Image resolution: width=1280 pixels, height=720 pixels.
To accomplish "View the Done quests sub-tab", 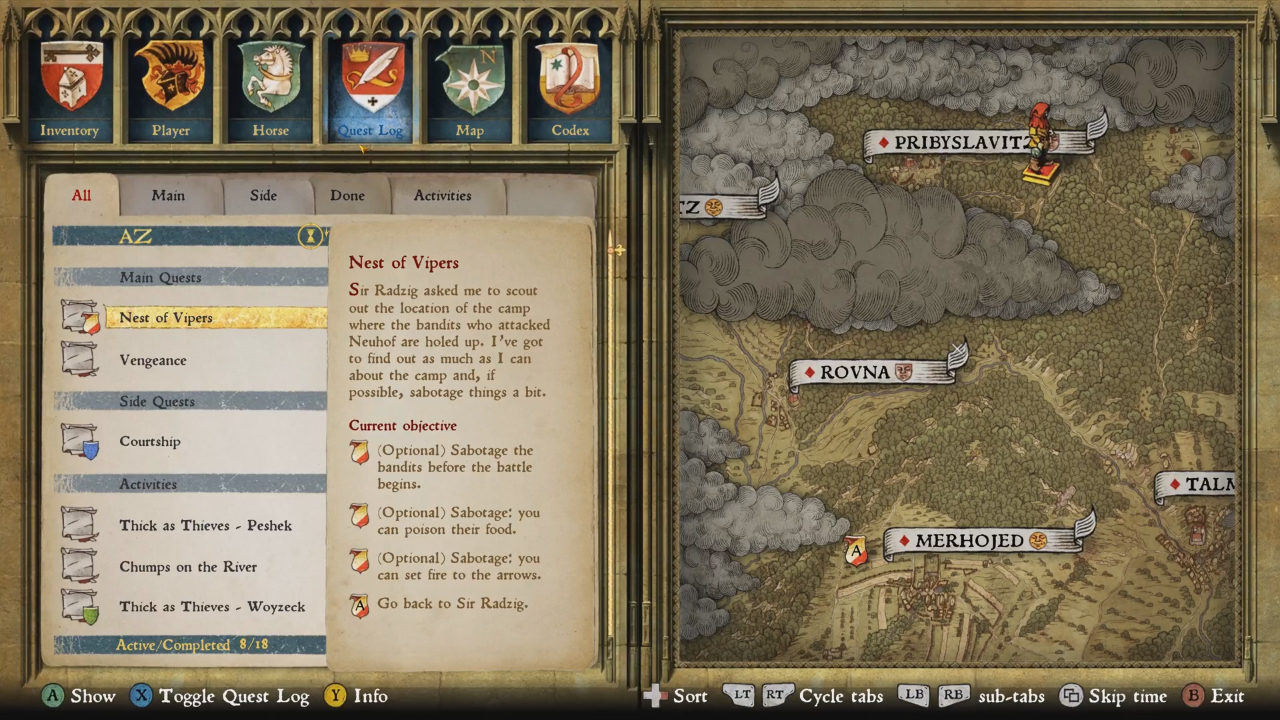I will pyautogui.click(x=347, y=195).
